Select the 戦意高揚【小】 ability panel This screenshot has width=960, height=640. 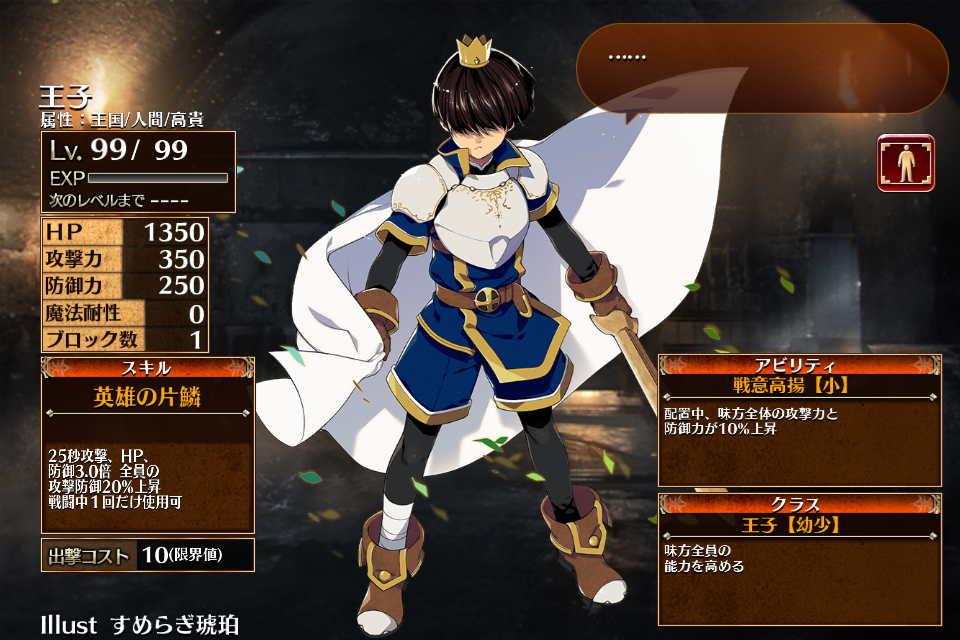pos(799,420)
